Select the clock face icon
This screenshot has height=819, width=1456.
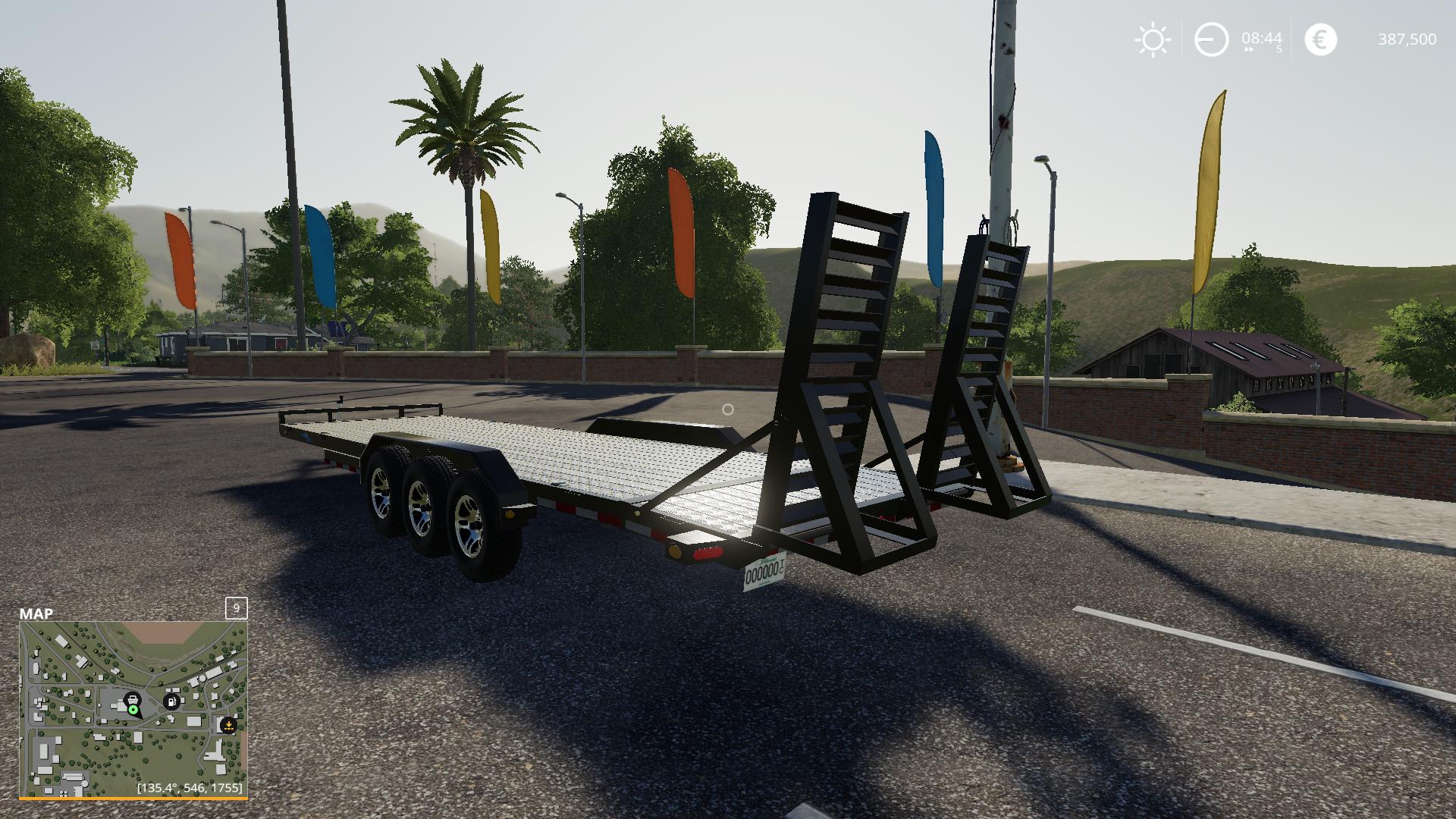click(1211, 39)
